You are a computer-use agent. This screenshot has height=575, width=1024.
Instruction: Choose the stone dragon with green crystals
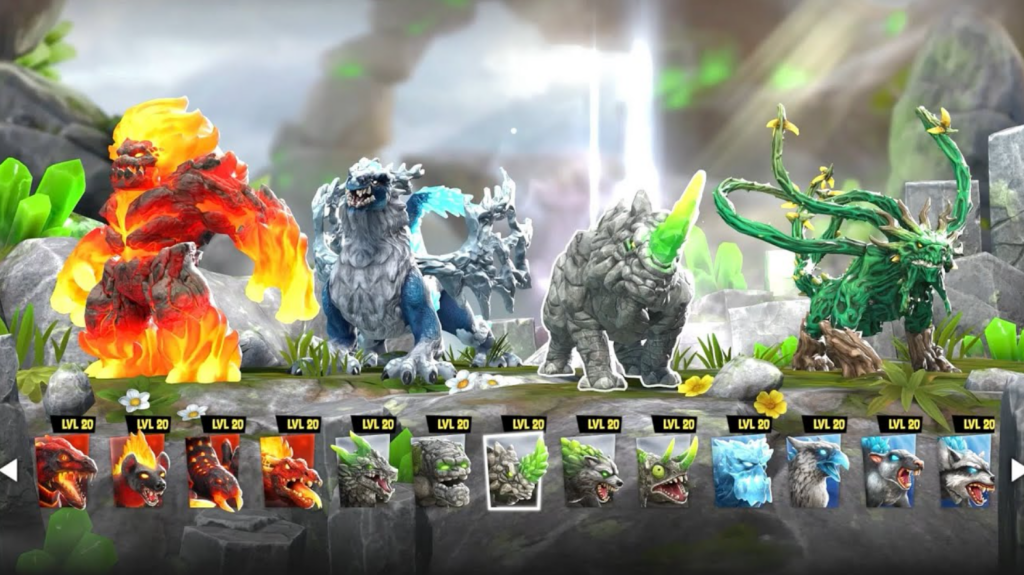tap(366, 471)
